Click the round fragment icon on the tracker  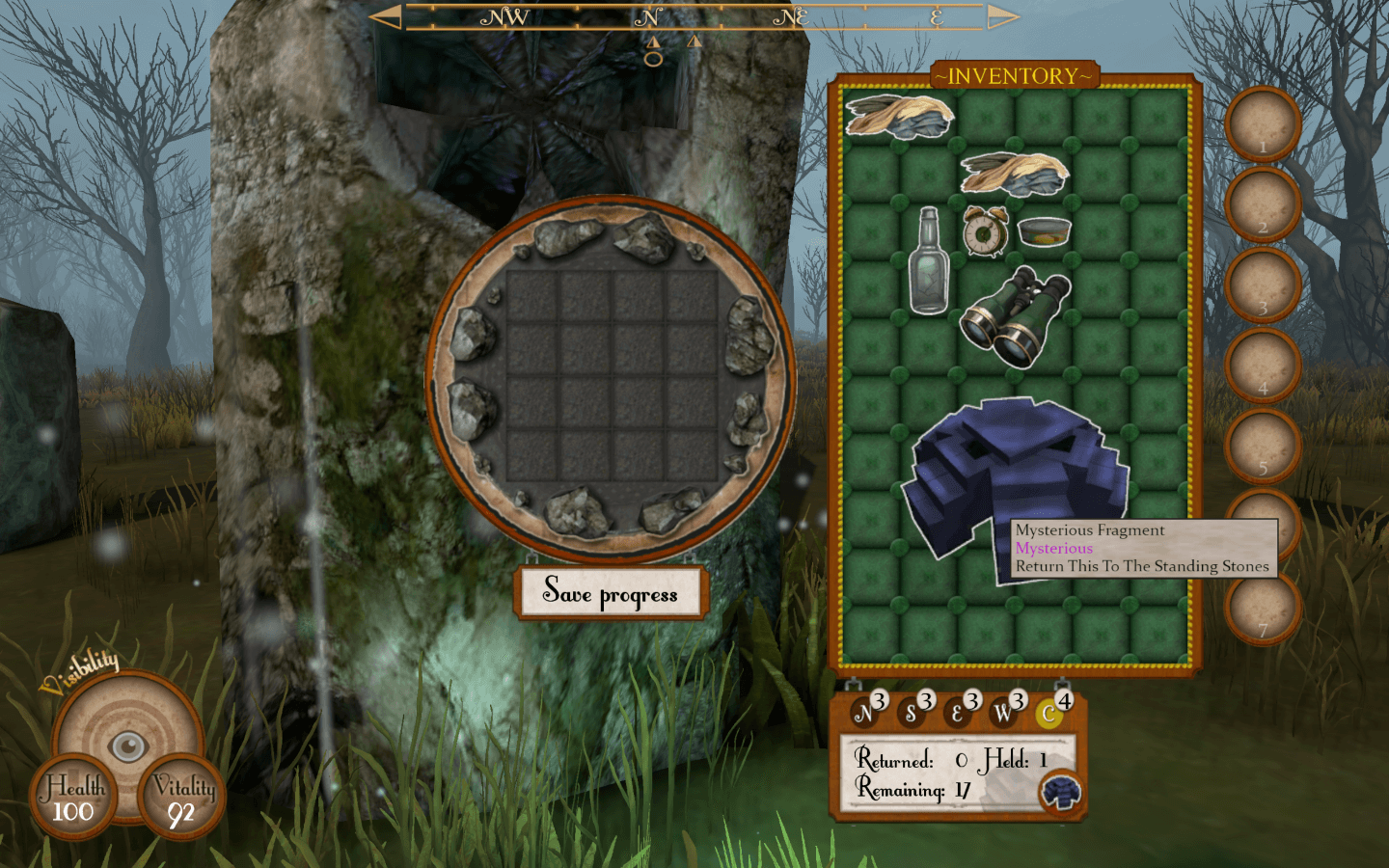pyautogui.click(x=1061, y=793)
